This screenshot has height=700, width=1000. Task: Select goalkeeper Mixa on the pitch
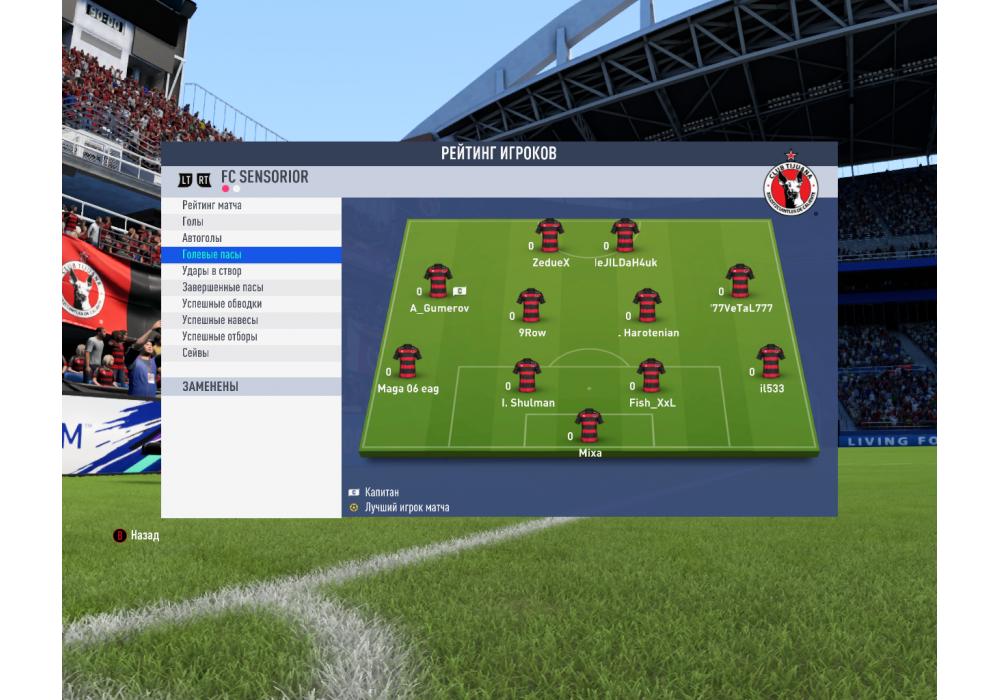coord(589,426)
